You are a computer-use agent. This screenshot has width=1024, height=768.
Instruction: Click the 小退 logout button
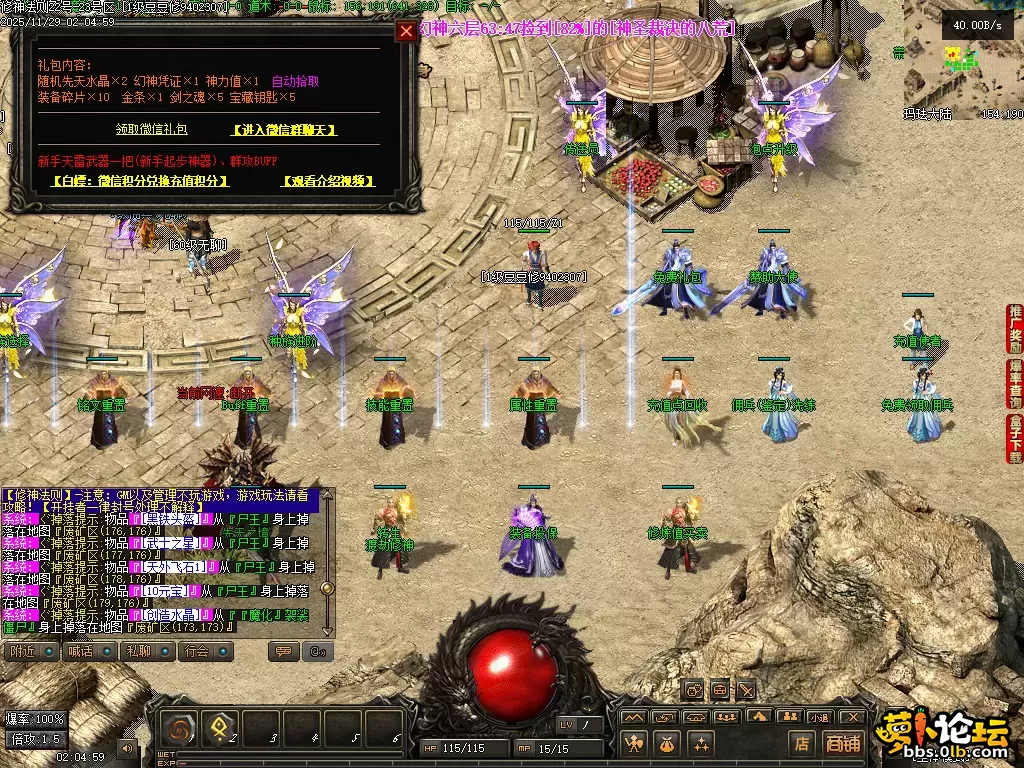click(820, 717)
